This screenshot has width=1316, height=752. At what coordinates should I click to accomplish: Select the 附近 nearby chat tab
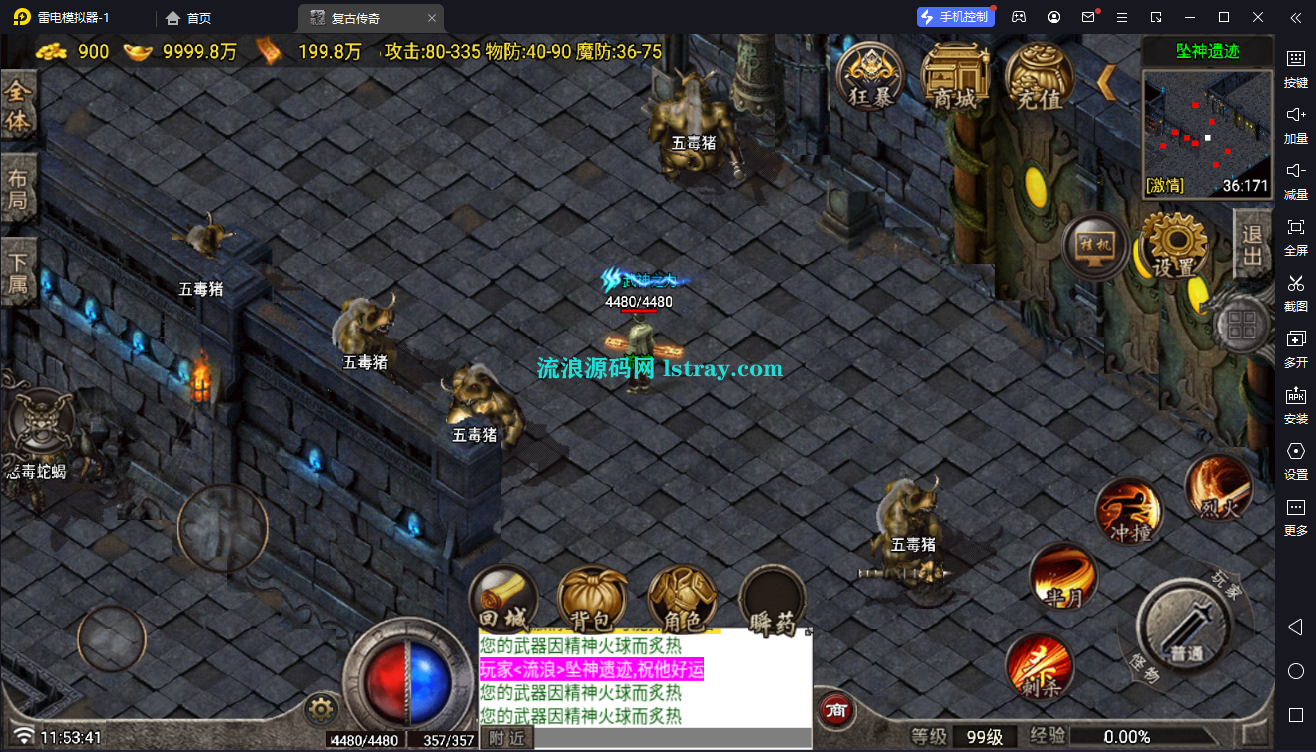point(507,738)
